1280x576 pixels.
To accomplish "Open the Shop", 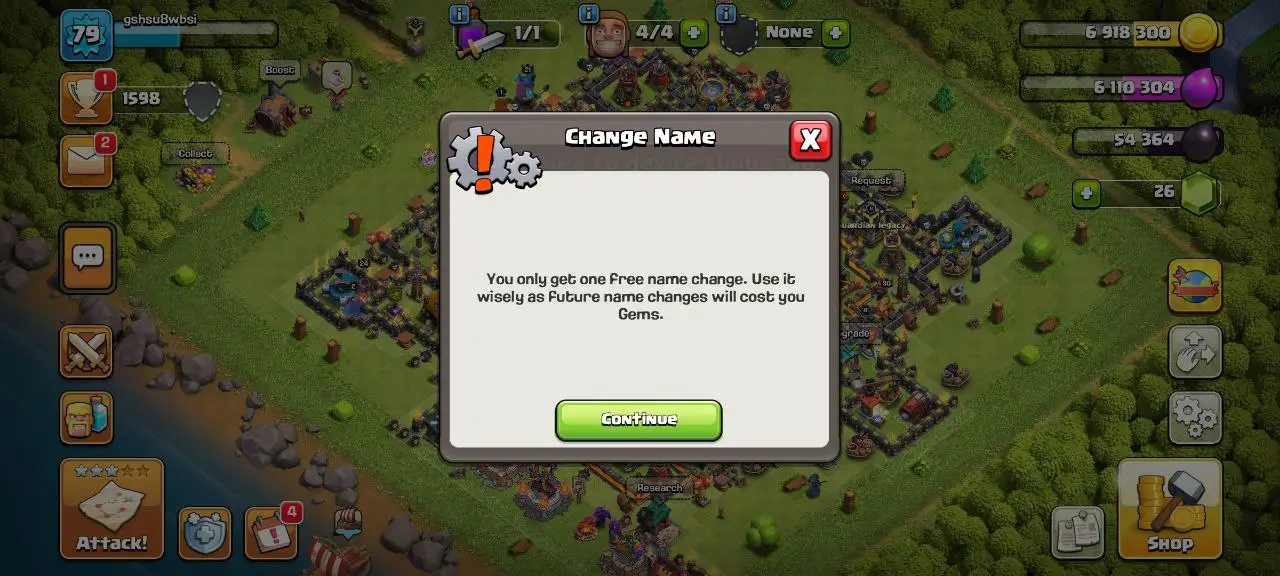I will tap(1169, 508).
